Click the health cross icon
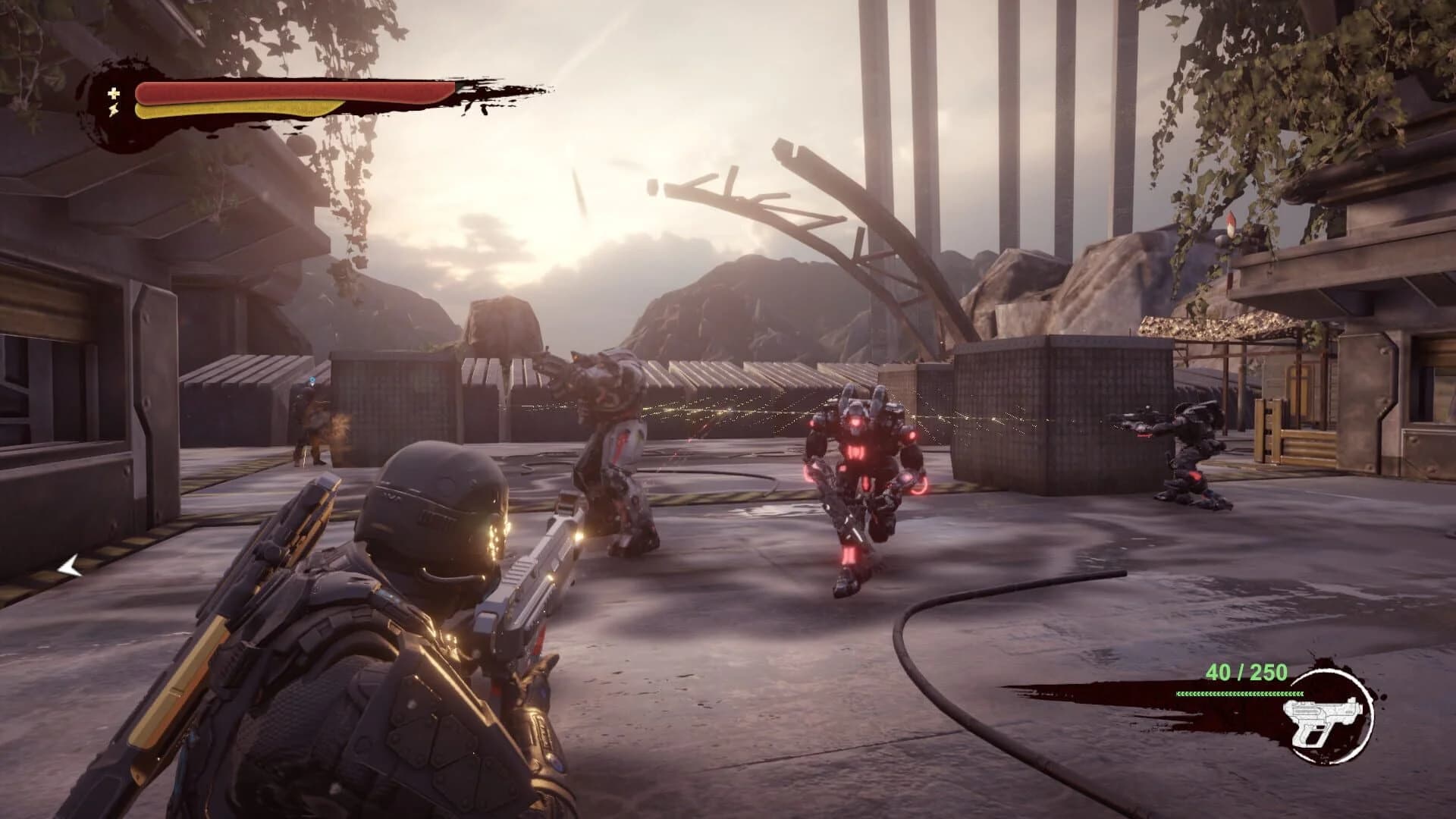This screenshot has height=819, width=1456. coord(112,93)
